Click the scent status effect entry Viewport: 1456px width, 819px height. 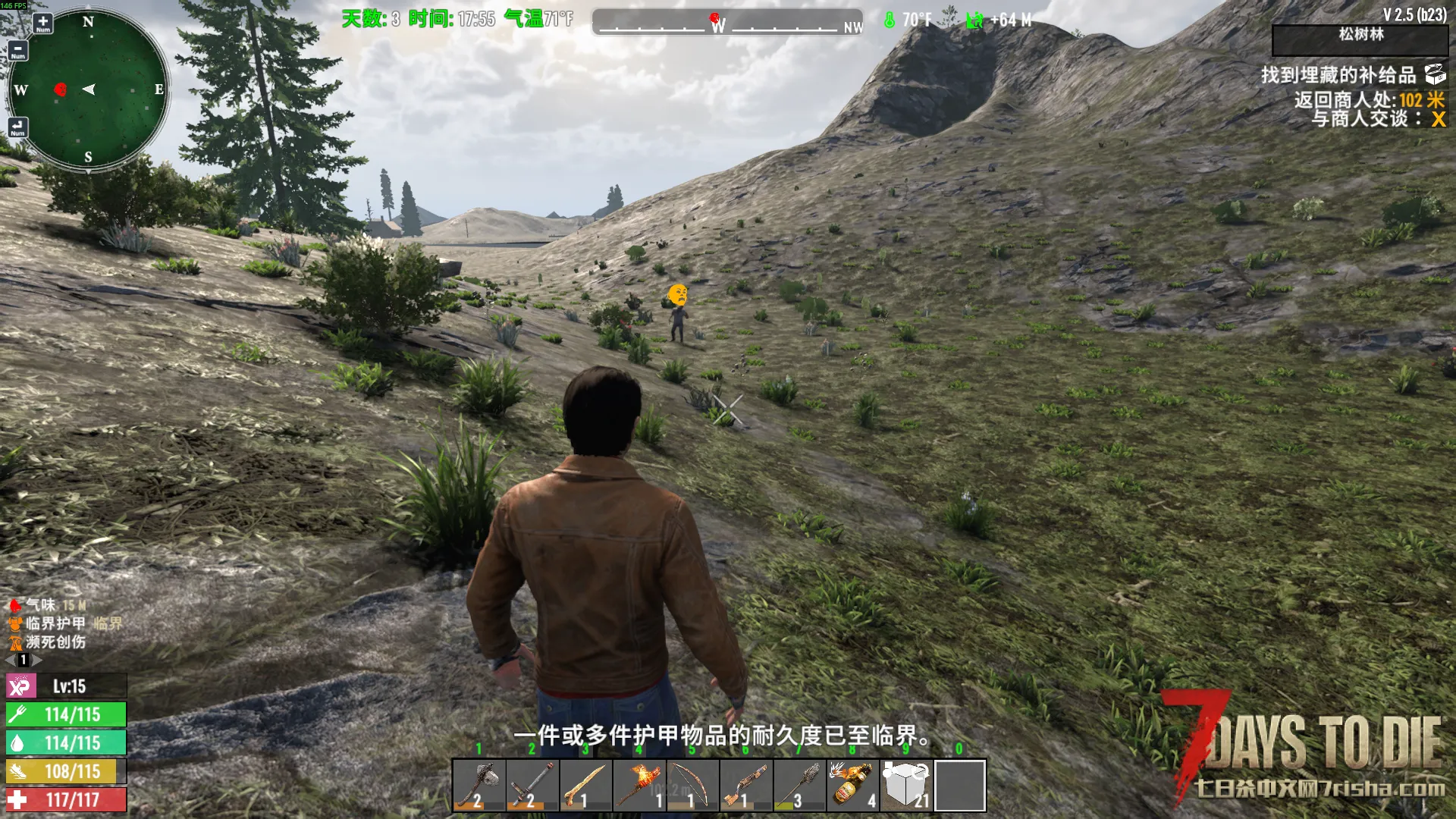40,605
